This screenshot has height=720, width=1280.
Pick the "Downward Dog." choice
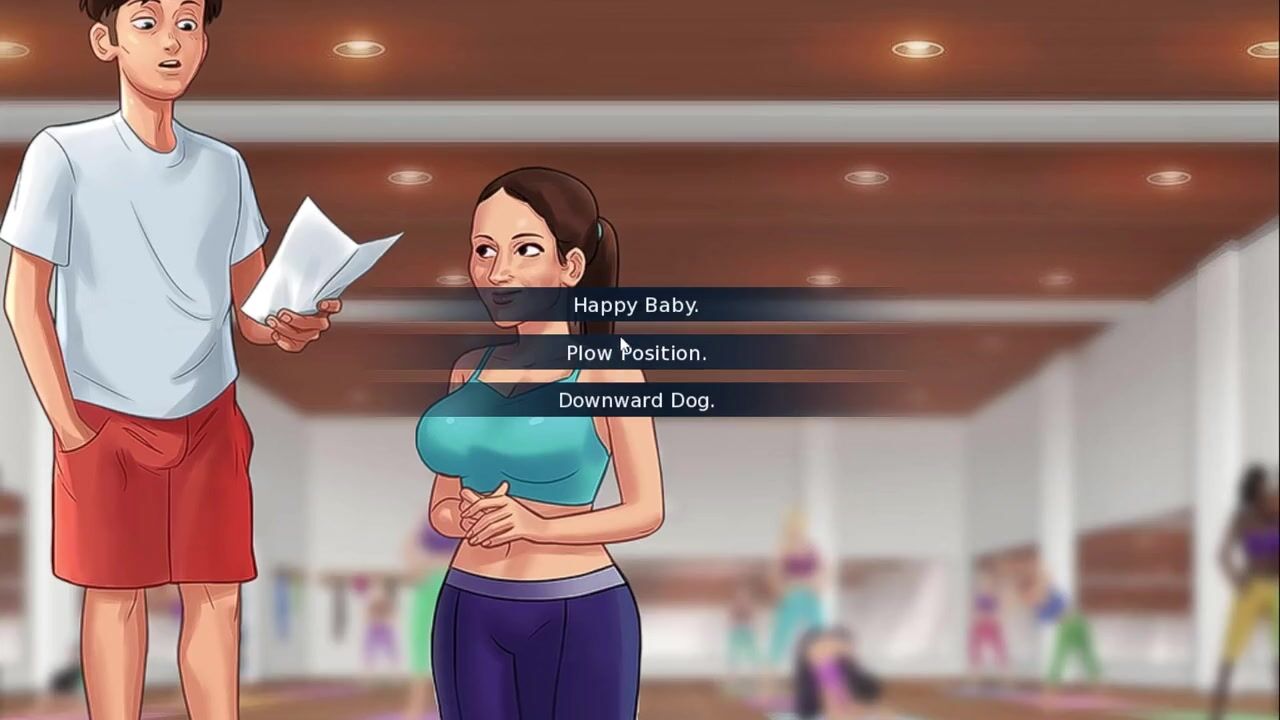pyautogui.click(x=636, y=400)
